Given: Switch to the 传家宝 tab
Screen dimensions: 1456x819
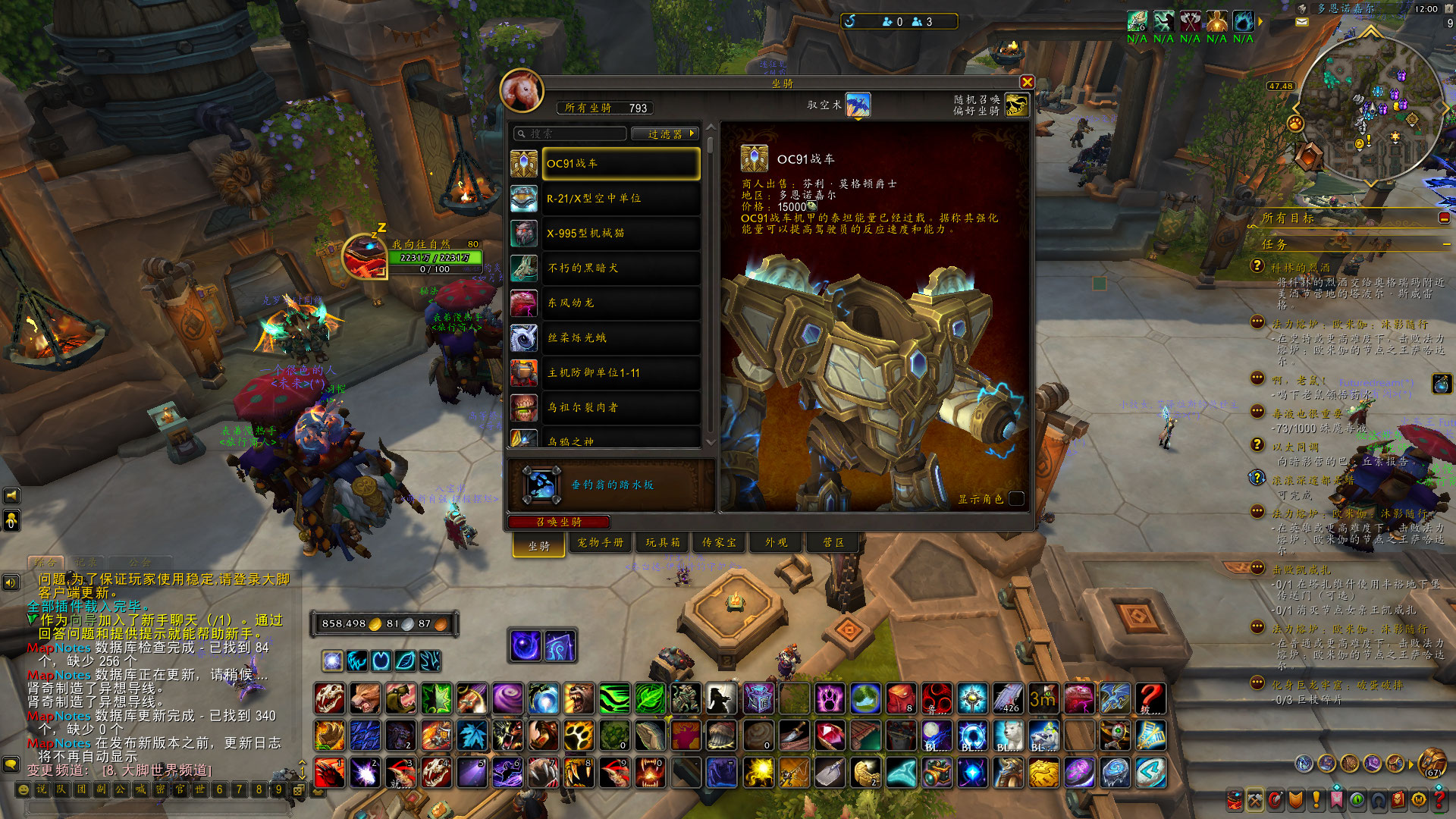Looking at the screenshot, I should [x=719, y=543].
